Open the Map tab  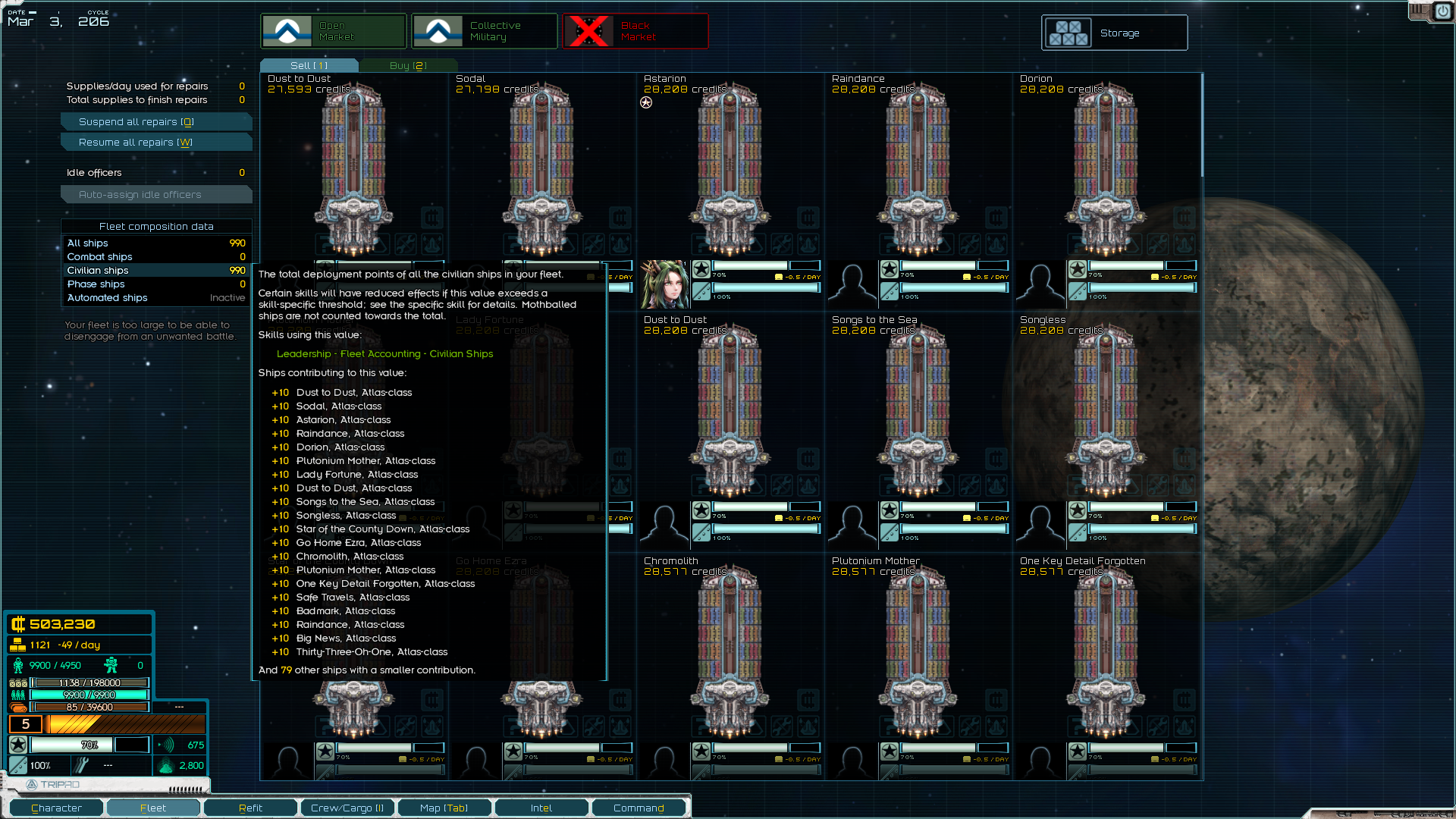pyautogui.click(x=444, y=808)
